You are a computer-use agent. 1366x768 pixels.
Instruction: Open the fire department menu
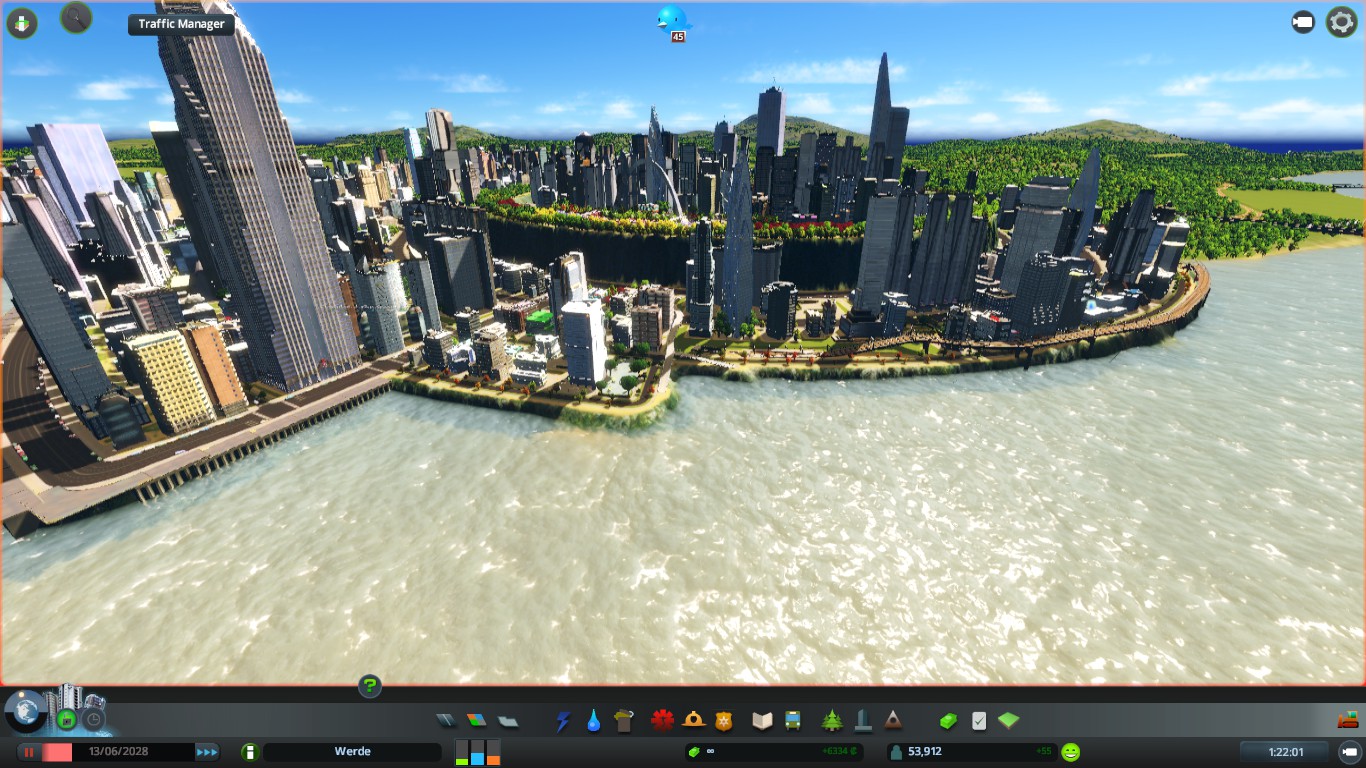point(693,720)
